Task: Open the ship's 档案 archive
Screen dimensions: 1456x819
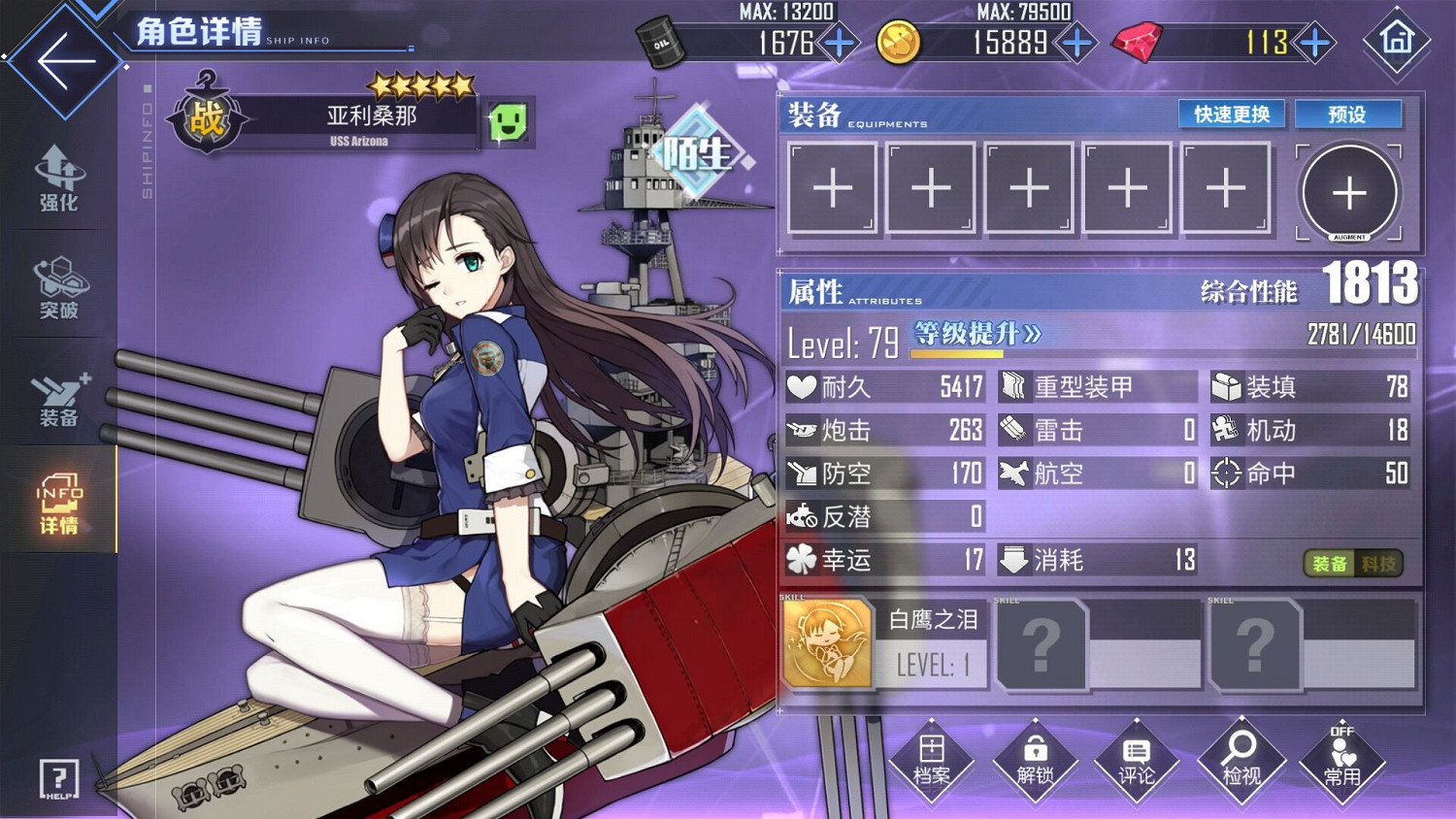Action: click(x=932, y=762)
